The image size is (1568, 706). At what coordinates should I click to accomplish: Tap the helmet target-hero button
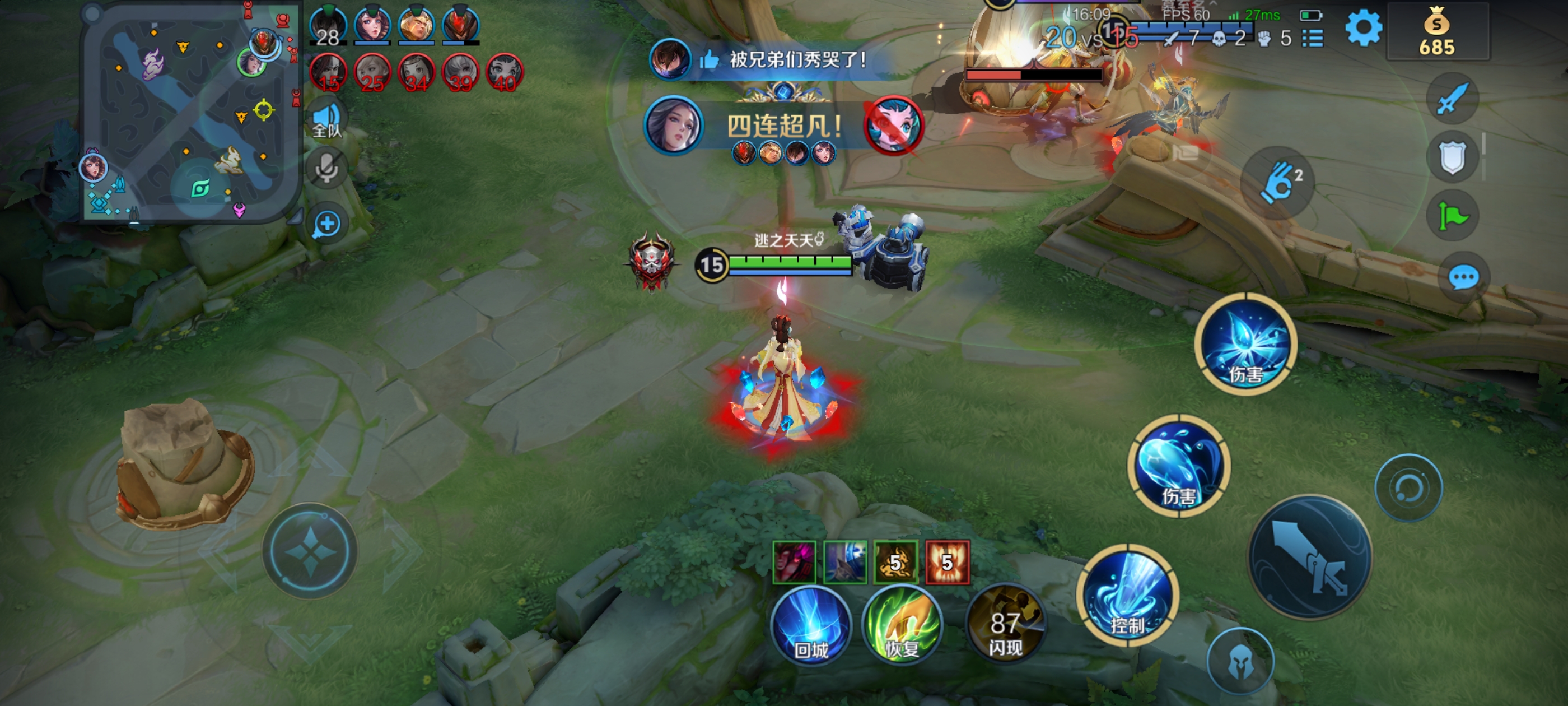pyautogui.click(x=1240, y=662)
